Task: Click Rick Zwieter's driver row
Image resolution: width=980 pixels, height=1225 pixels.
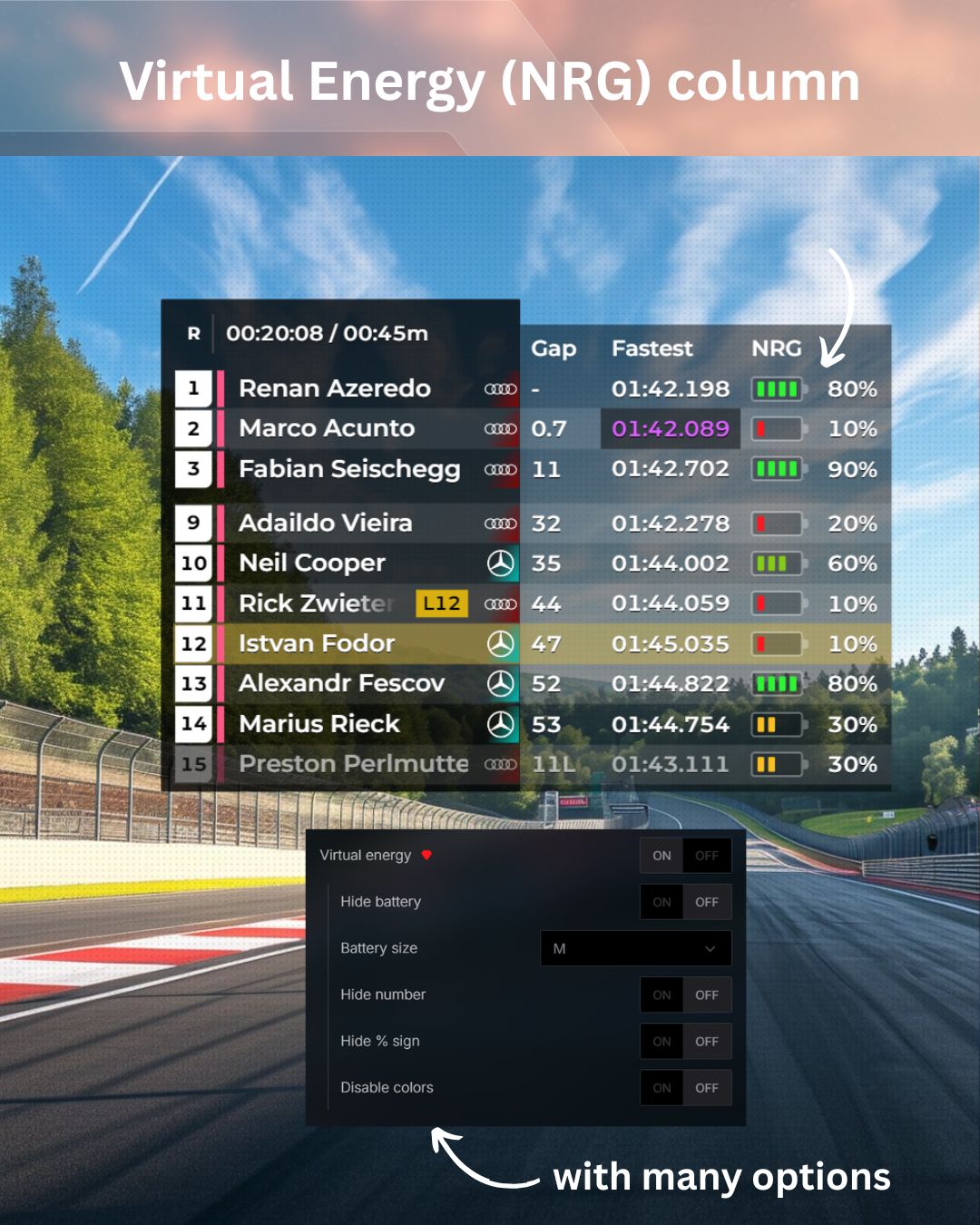Action: tap(313, 603)
